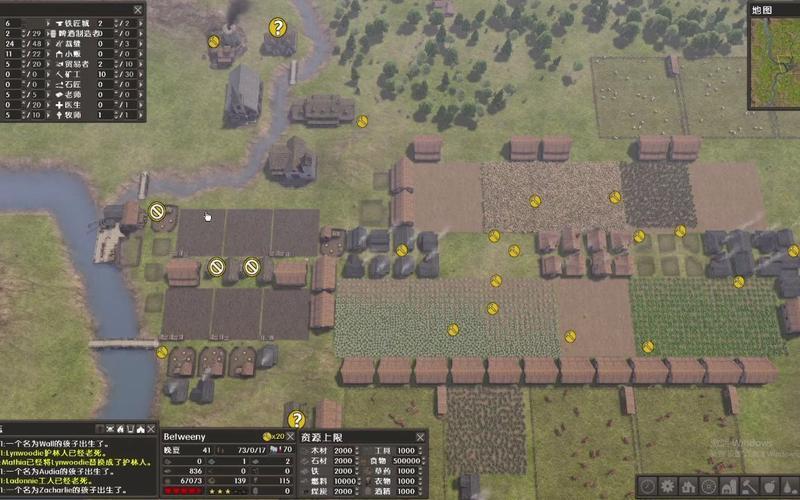This screenshot has width=800, height=500.
Task: Click the alcohol limit value field
Action: coord(410,492)
